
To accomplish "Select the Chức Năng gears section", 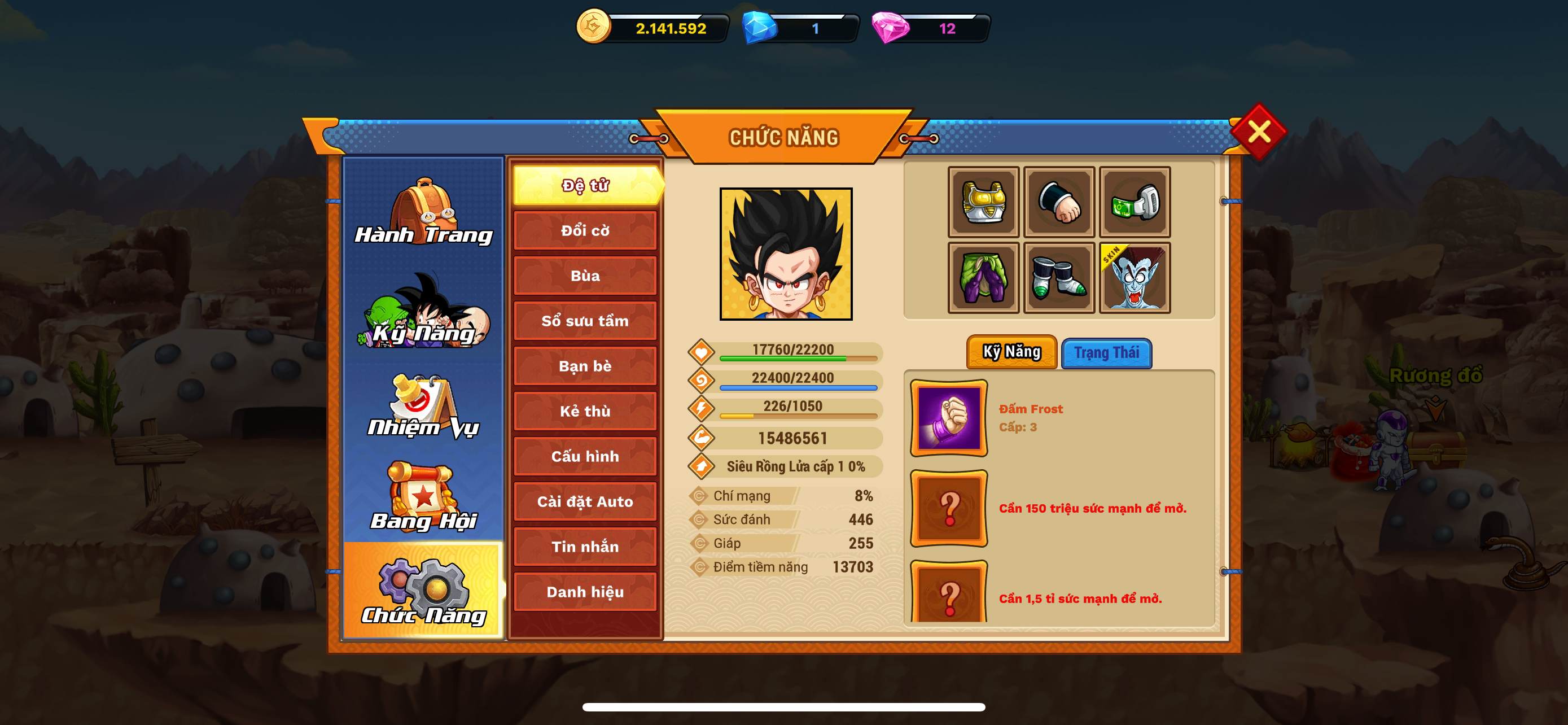I will pos(424,591).
